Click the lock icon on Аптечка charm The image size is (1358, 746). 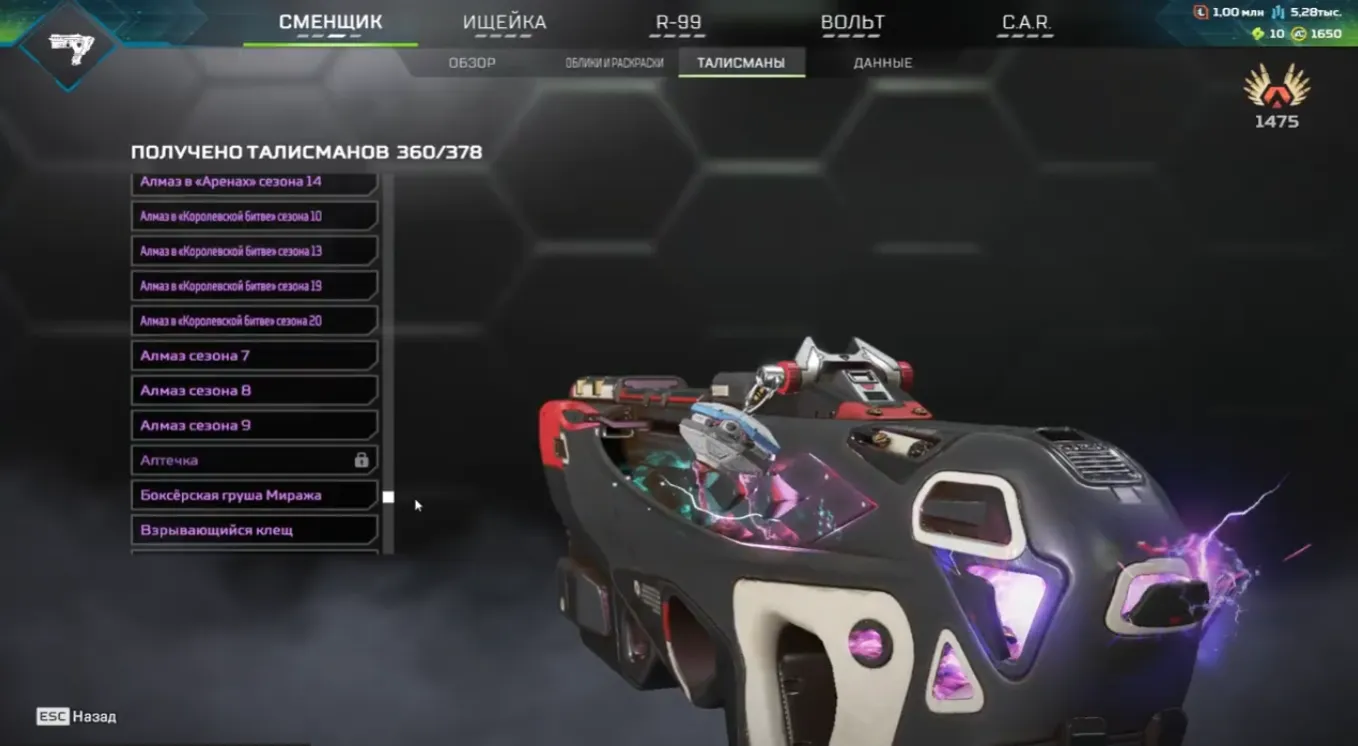[x=360, y=460]
